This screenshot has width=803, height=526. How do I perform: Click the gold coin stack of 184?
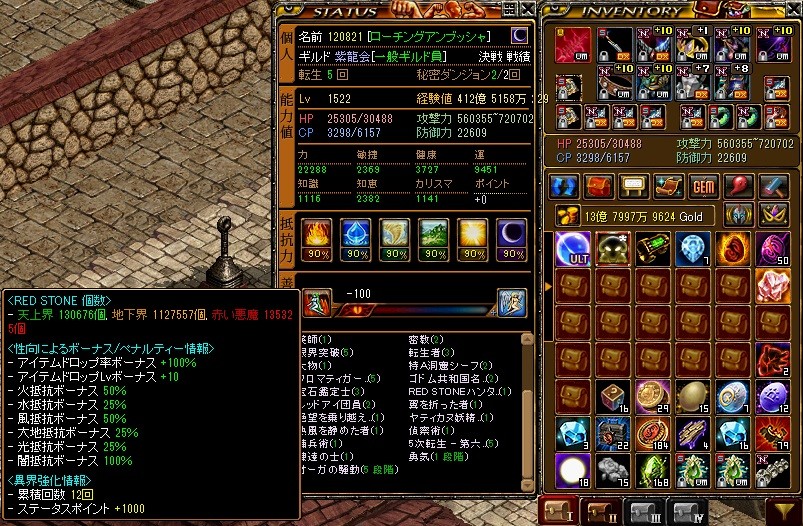pos(653,432)
